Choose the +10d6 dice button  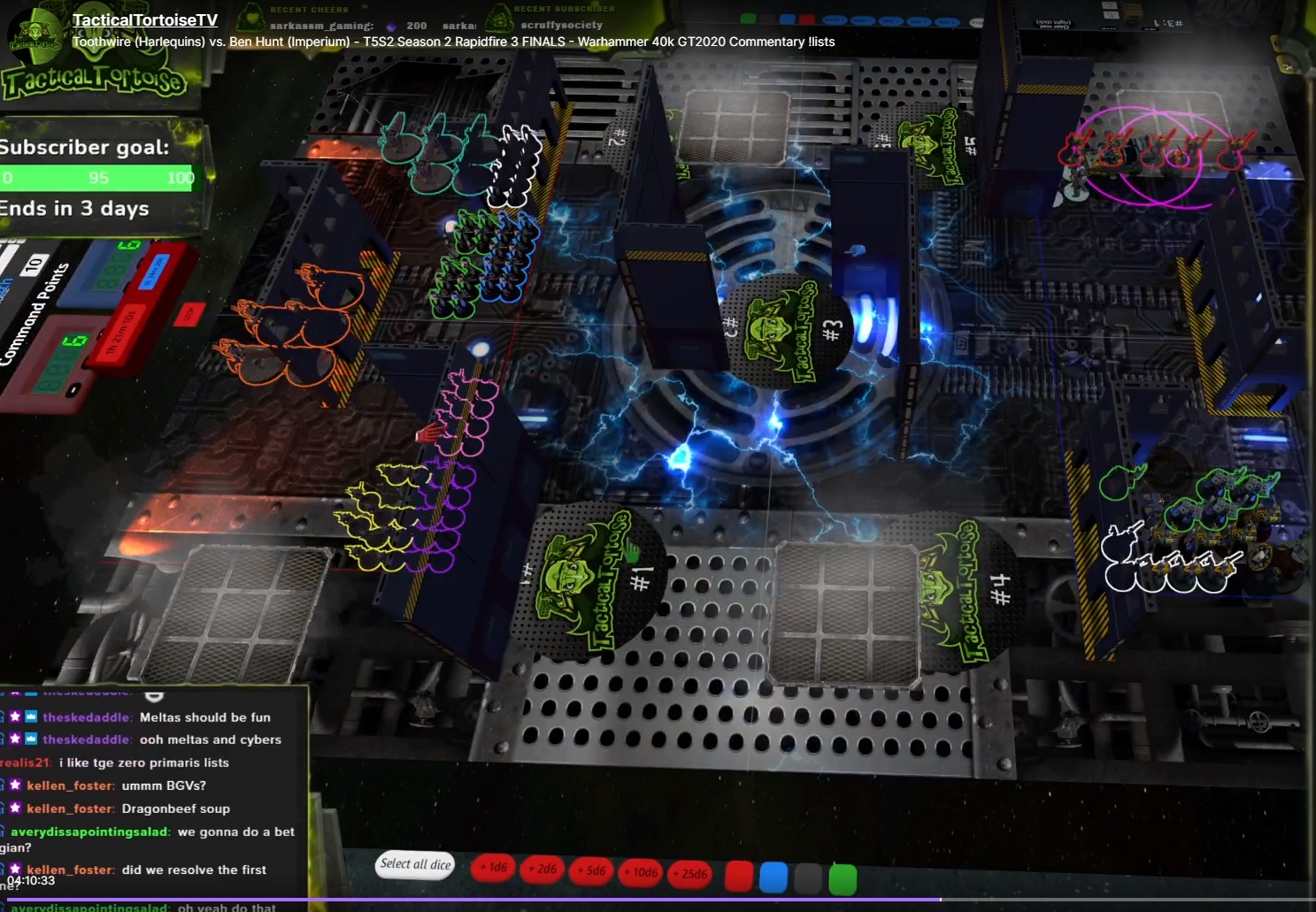pyautogui.click(x=641, y=873)
